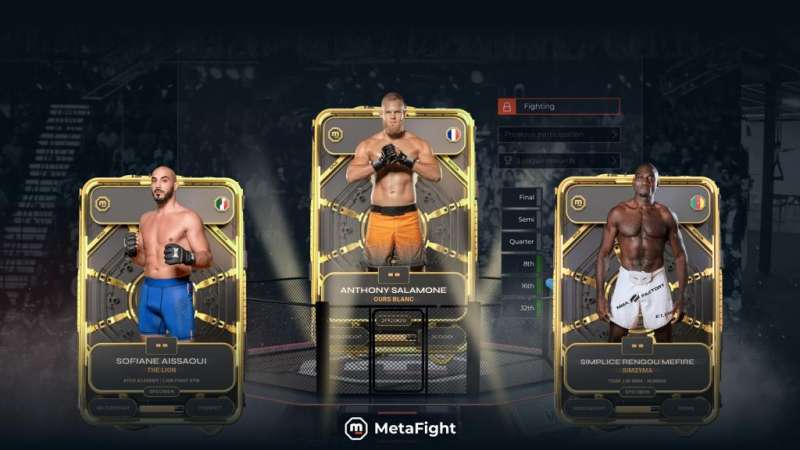Click the MetaFight logo
Image resolution: width=800 pixels, height=450 pixels.
pyautogui.click(x=400, y=428)
